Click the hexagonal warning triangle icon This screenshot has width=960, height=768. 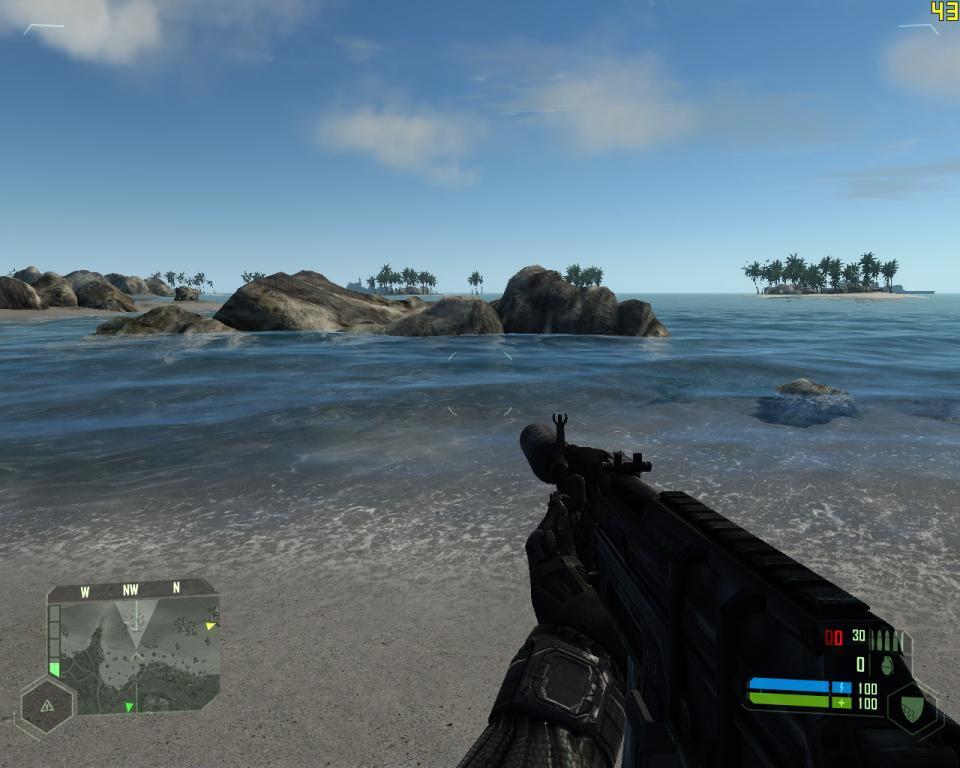[x=46, y=704]
